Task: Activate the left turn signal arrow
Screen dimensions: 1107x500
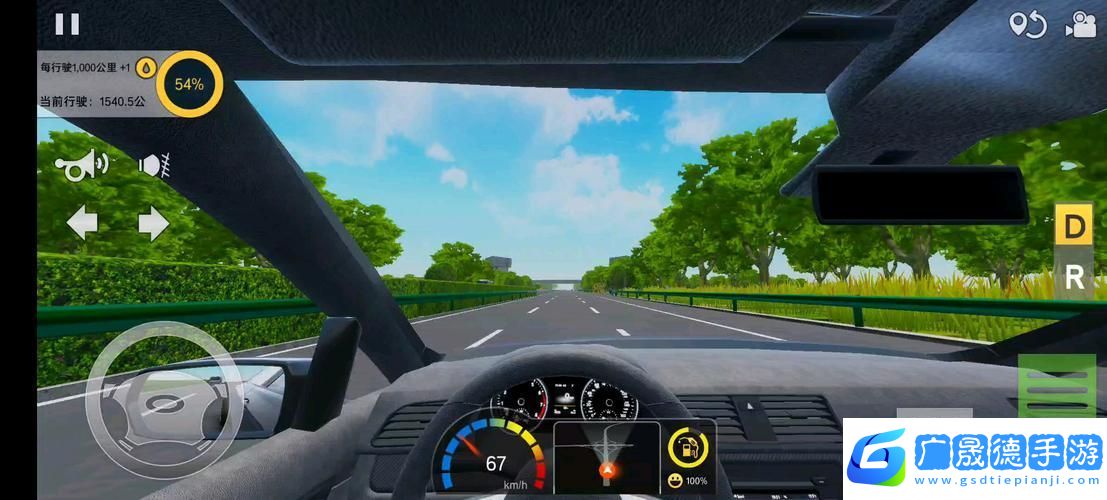Action: (x=82, y=223)
